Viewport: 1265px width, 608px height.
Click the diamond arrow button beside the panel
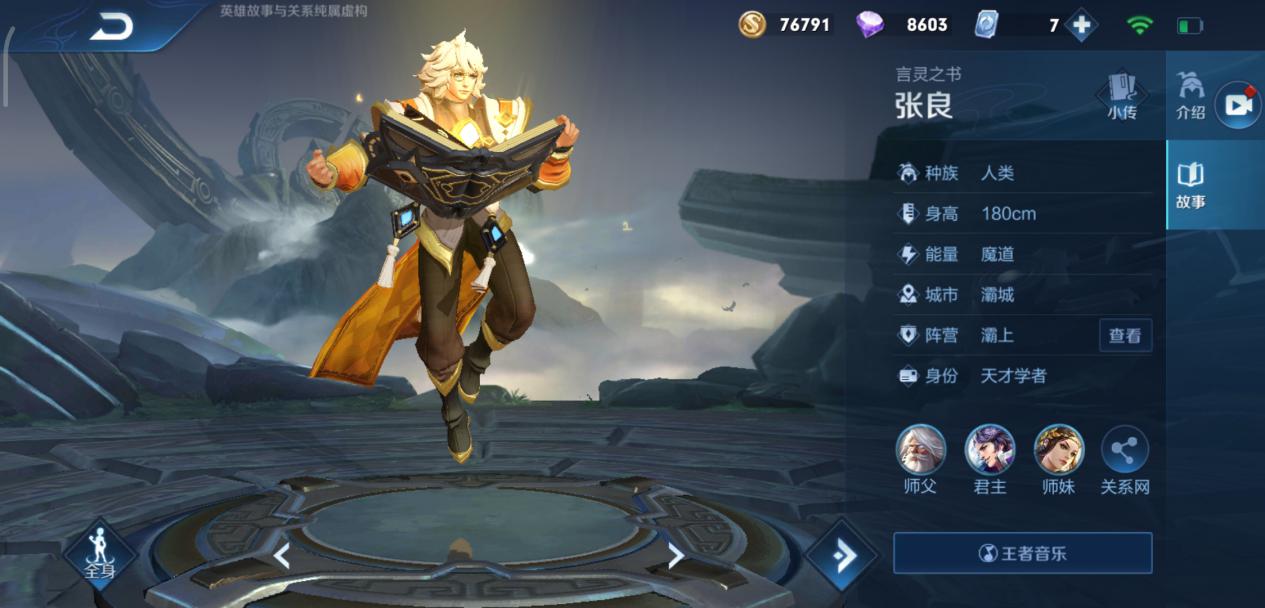tap(842, 554)
